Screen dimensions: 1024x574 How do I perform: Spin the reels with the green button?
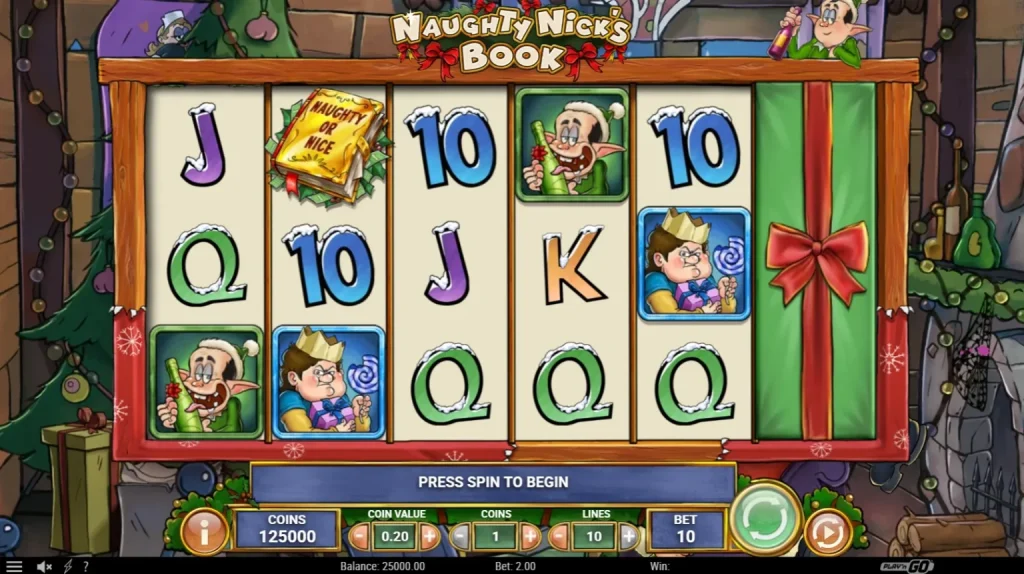(x=765, y=517)
